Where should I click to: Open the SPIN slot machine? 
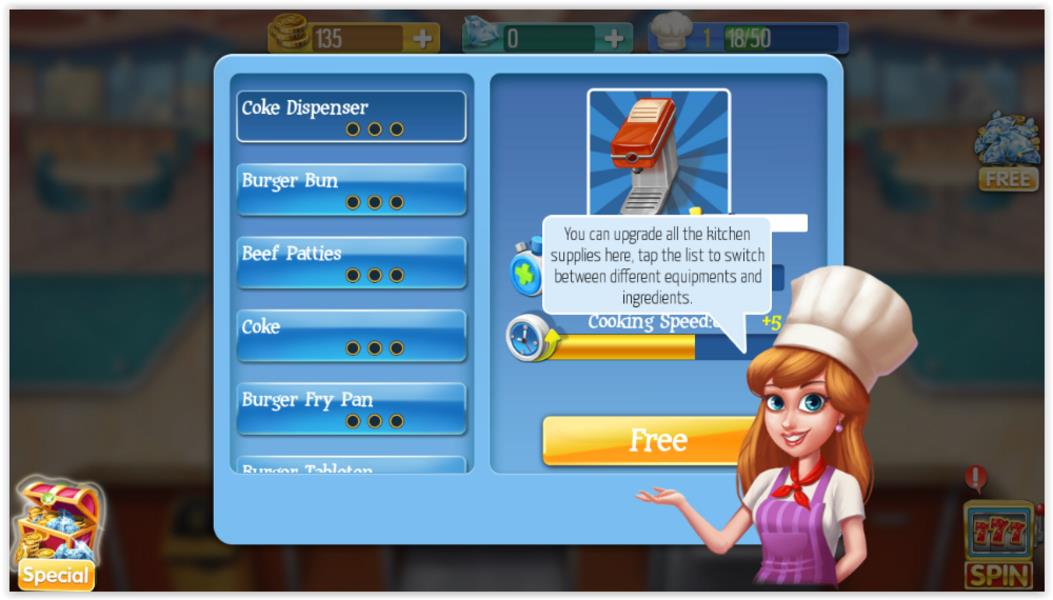pyautogui.click(x=997, y=545)
